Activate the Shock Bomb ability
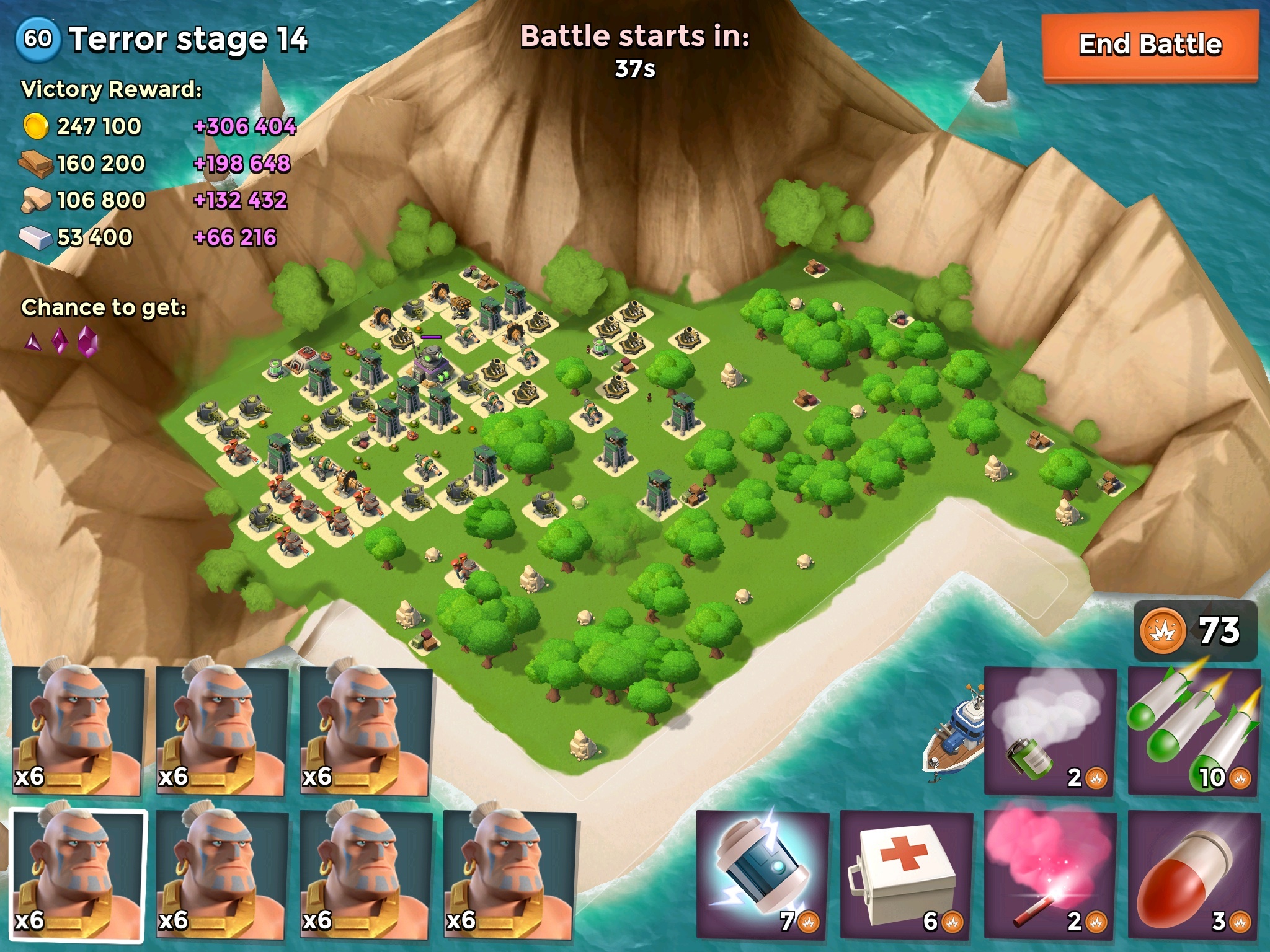1270x952 pixels. [x=762, y=875]
